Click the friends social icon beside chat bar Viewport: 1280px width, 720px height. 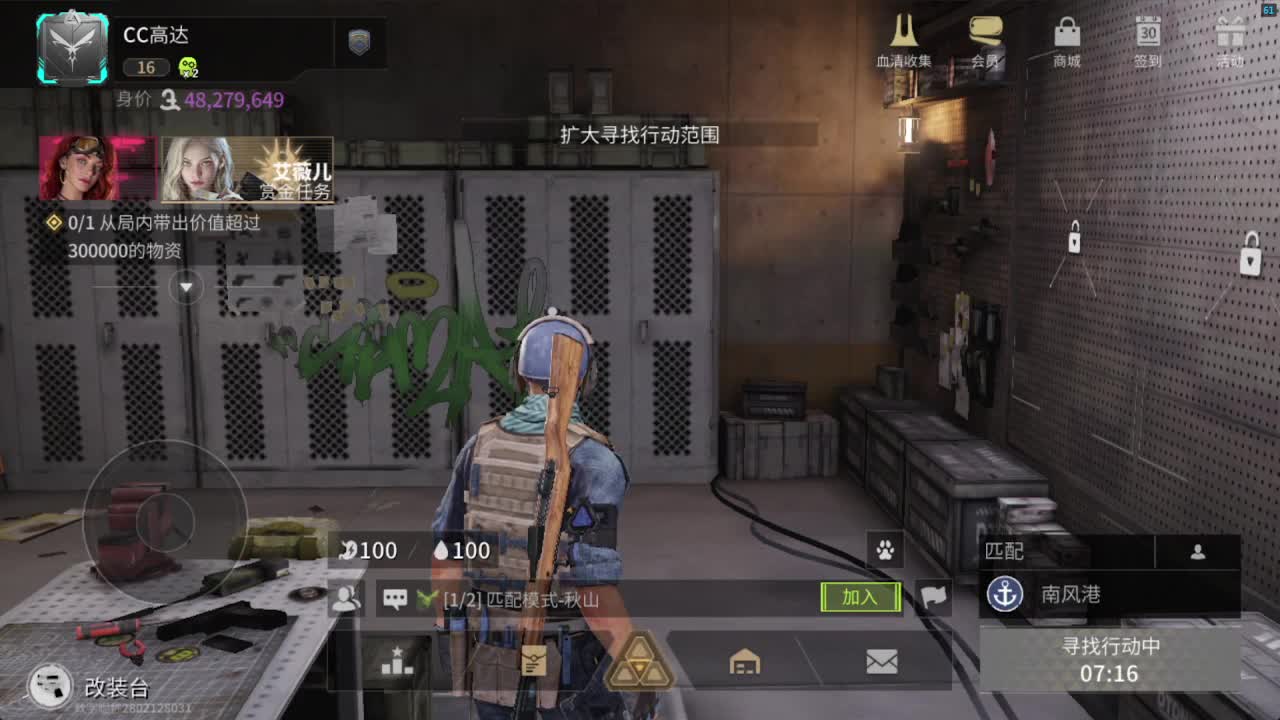point(347,596)
